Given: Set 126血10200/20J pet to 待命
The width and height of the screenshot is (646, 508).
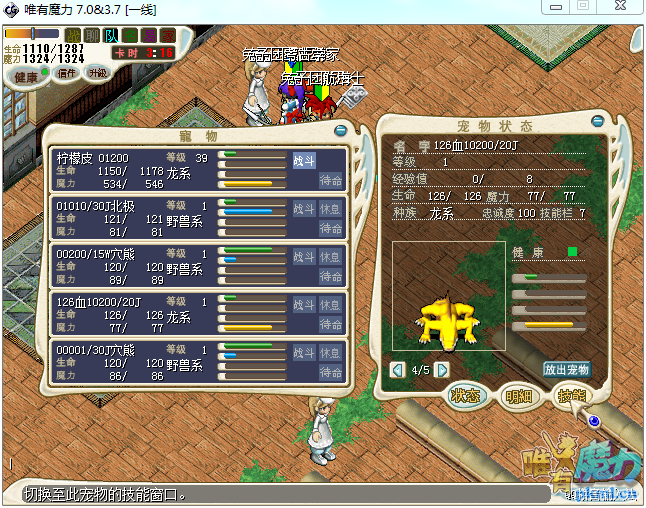Looking at the screenshot, I should click(x=331, y=325).
